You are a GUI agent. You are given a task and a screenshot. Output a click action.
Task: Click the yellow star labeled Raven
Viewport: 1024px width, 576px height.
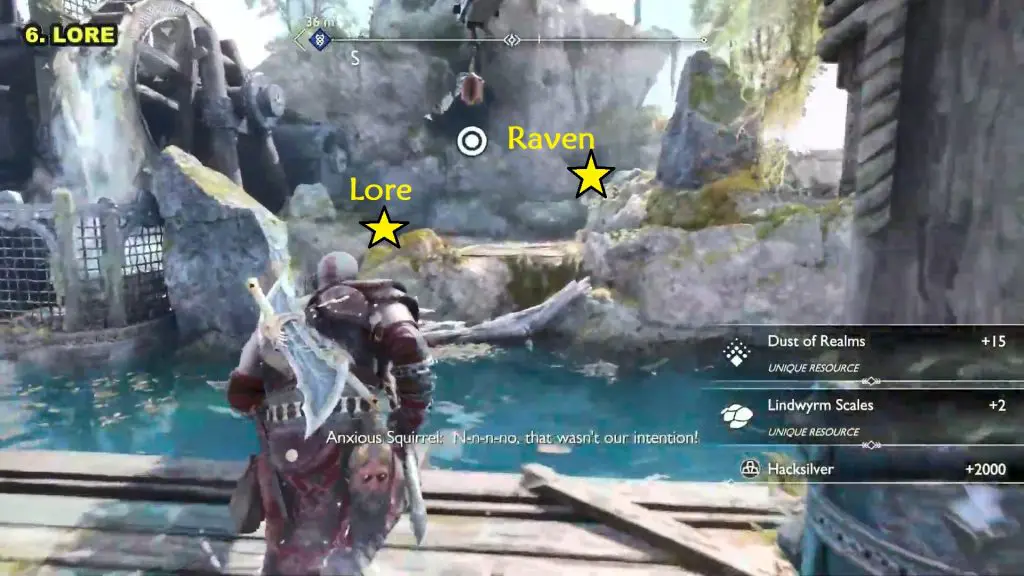(x=591, y=176)
